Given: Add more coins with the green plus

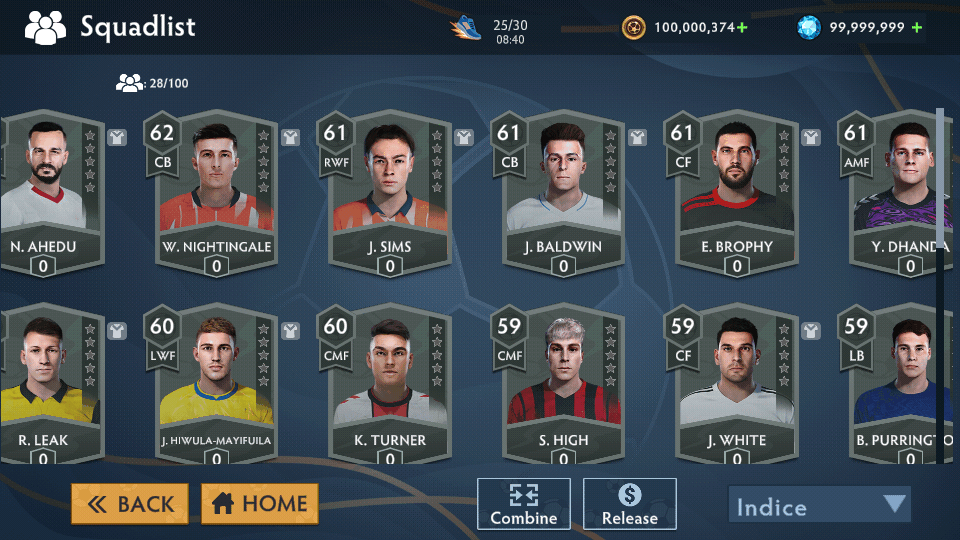Looking at the screenshot, I should coord(742,27).
